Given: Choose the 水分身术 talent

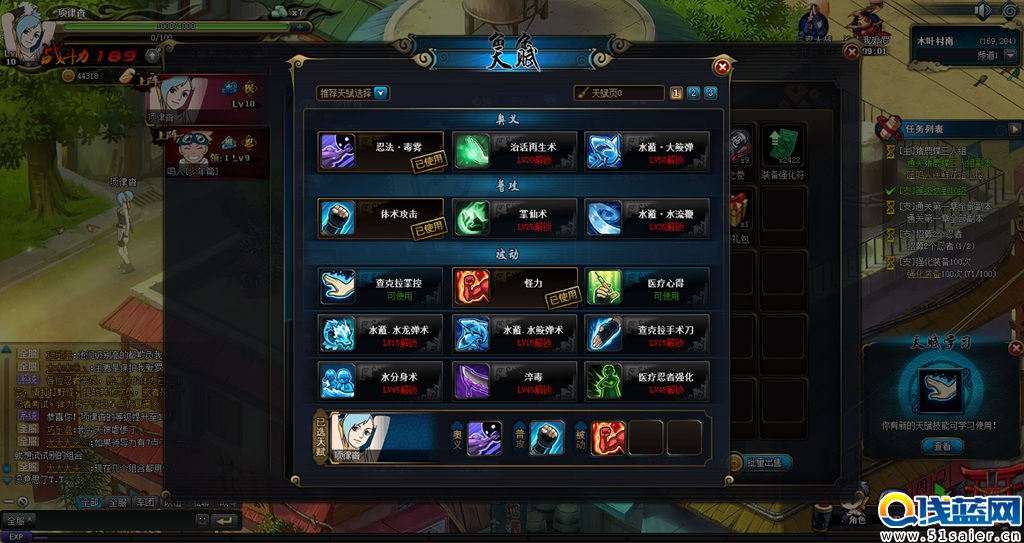Looking at the screenshot, I should coord(380,381).
